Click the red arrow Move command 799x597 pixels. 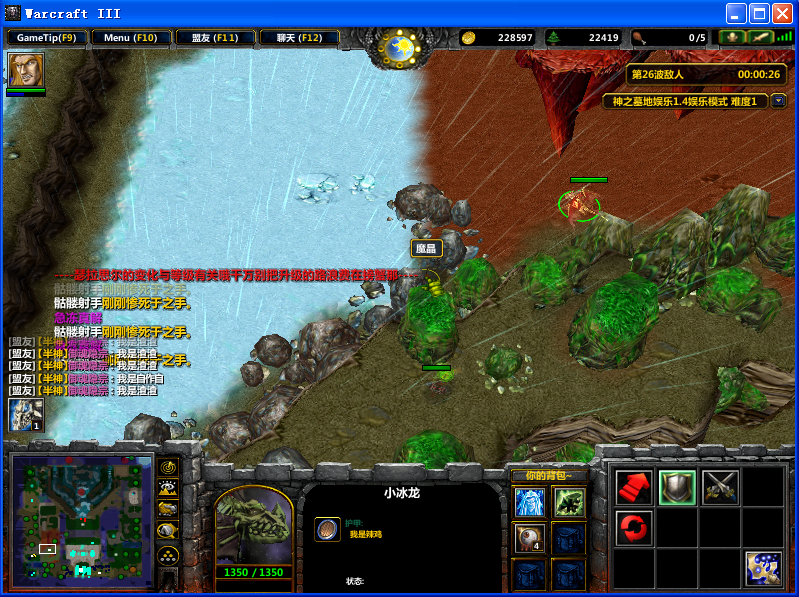[633, 487]
